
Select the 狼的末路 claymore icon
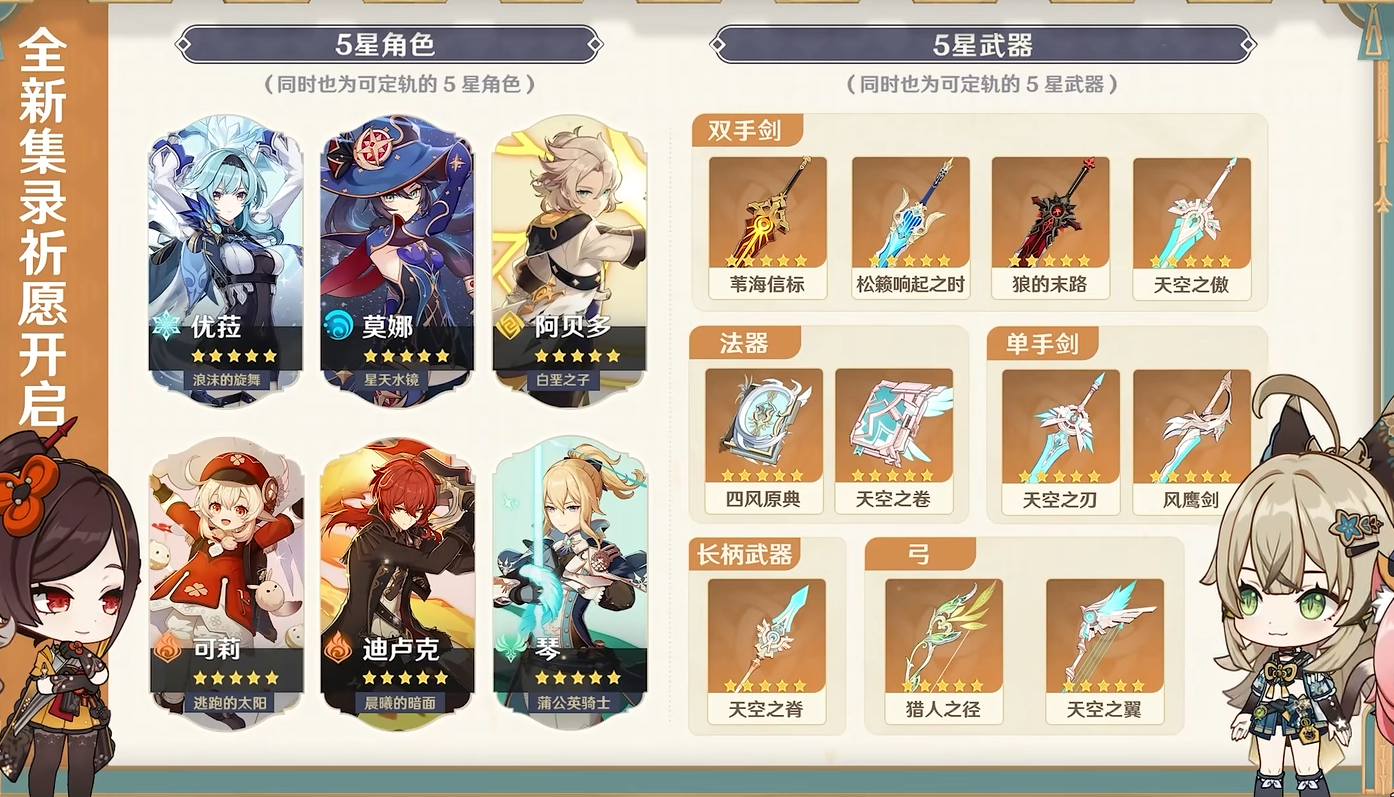pos(1050,215)
